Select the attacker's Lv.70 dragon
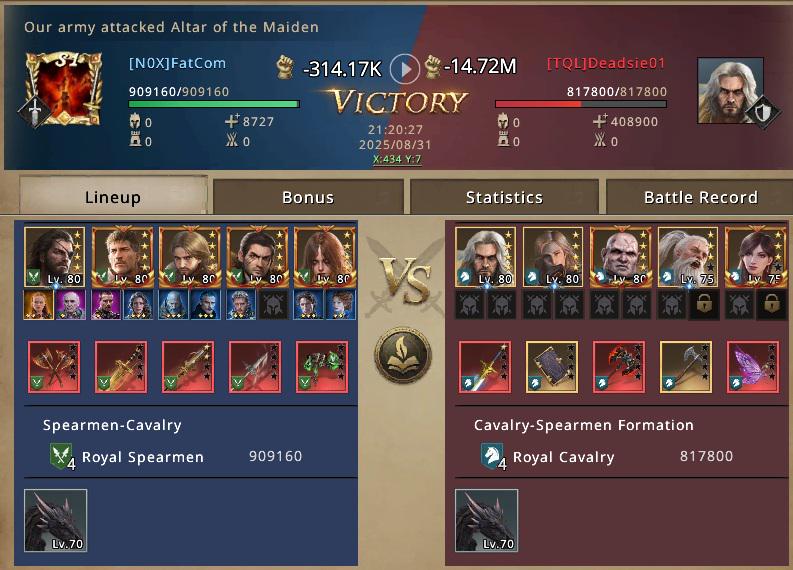This screenshot has height=570, width=793. [56, 520]
